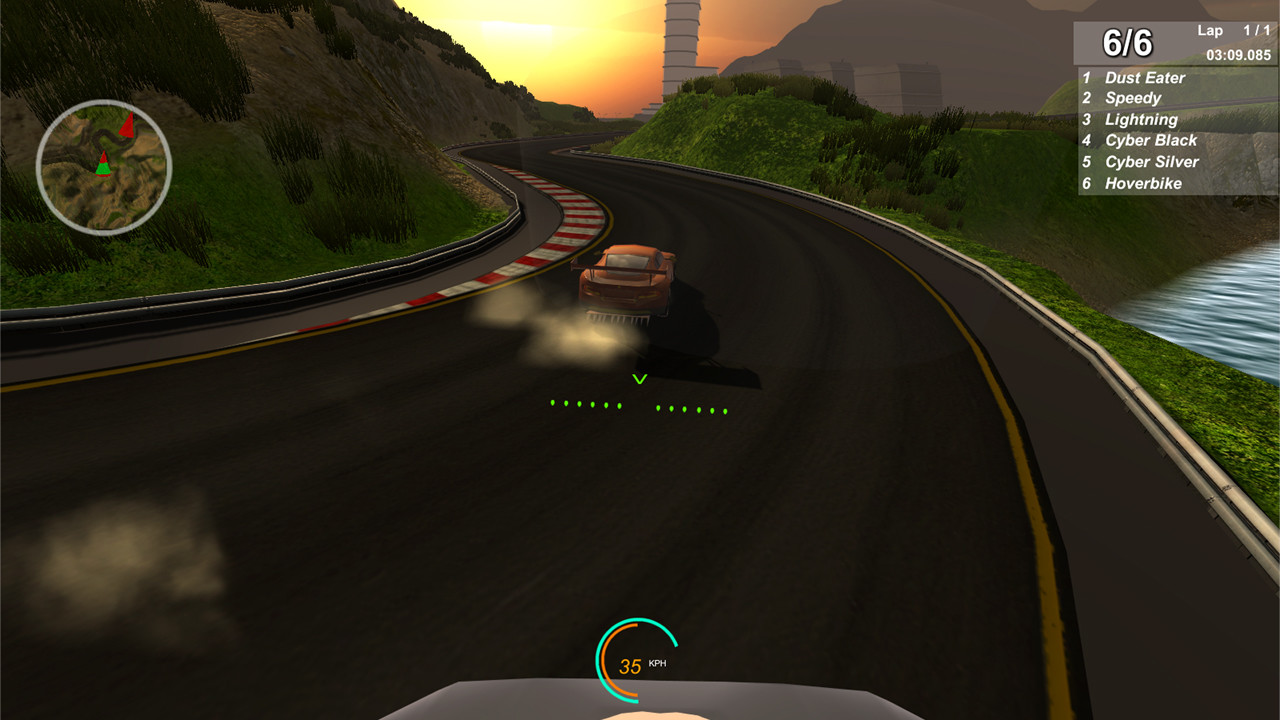Expand the leaderboard standings panel

(1175, 130)
